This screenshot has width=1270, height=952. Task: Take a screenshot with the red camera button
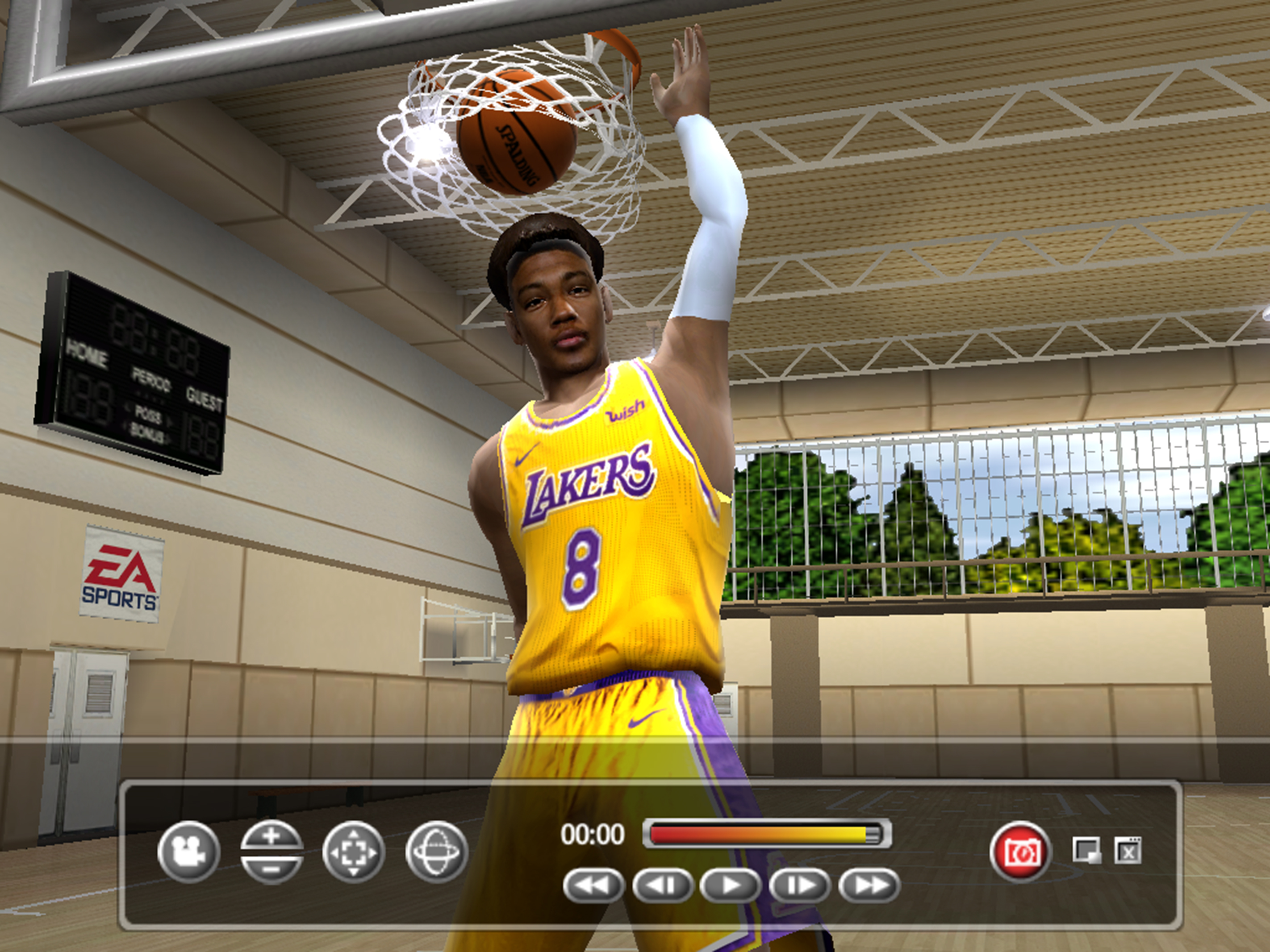pos(1020,852)
